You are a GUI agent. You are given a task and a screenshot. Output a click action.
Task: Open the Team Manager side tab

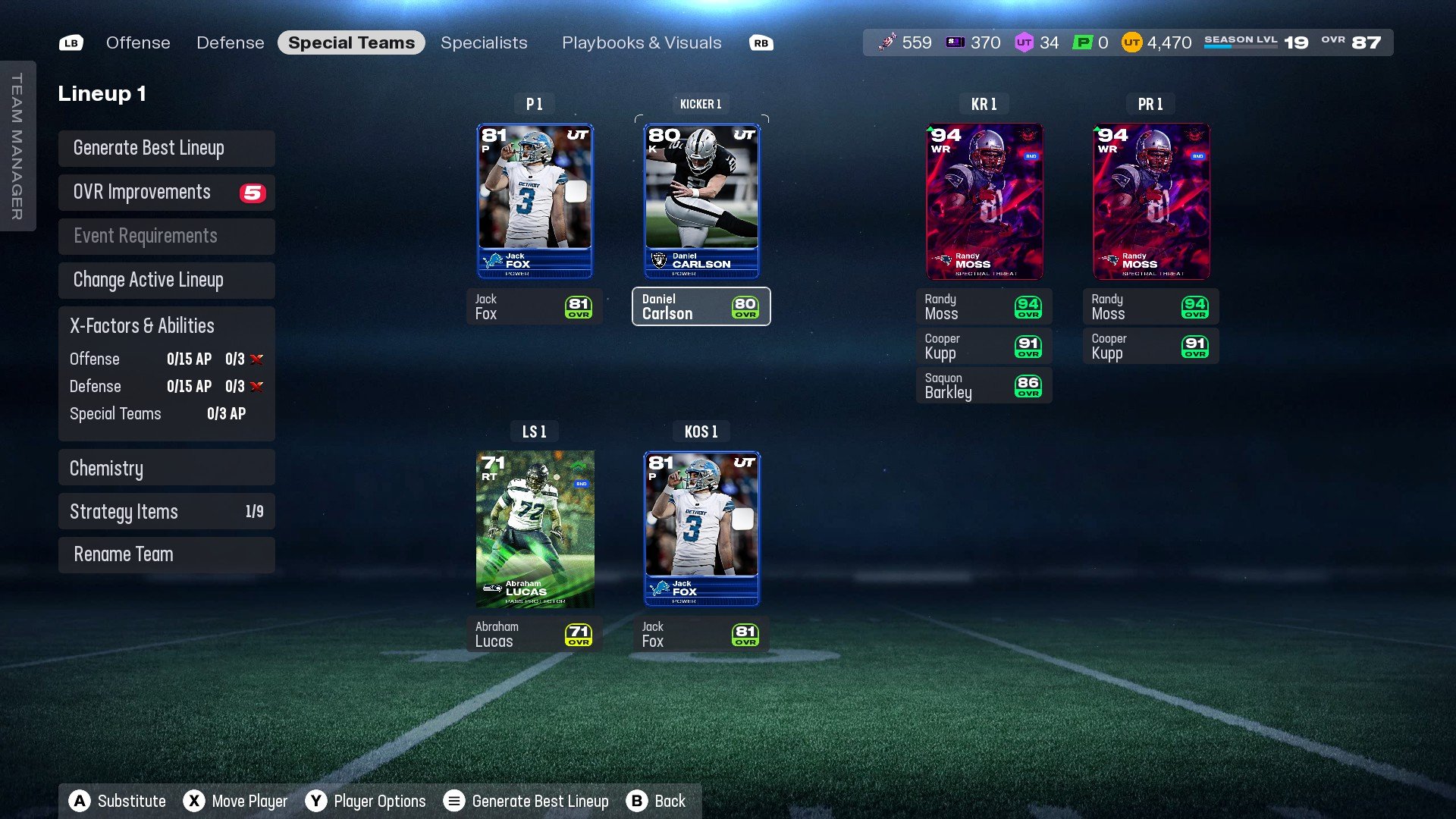point(17,146)
